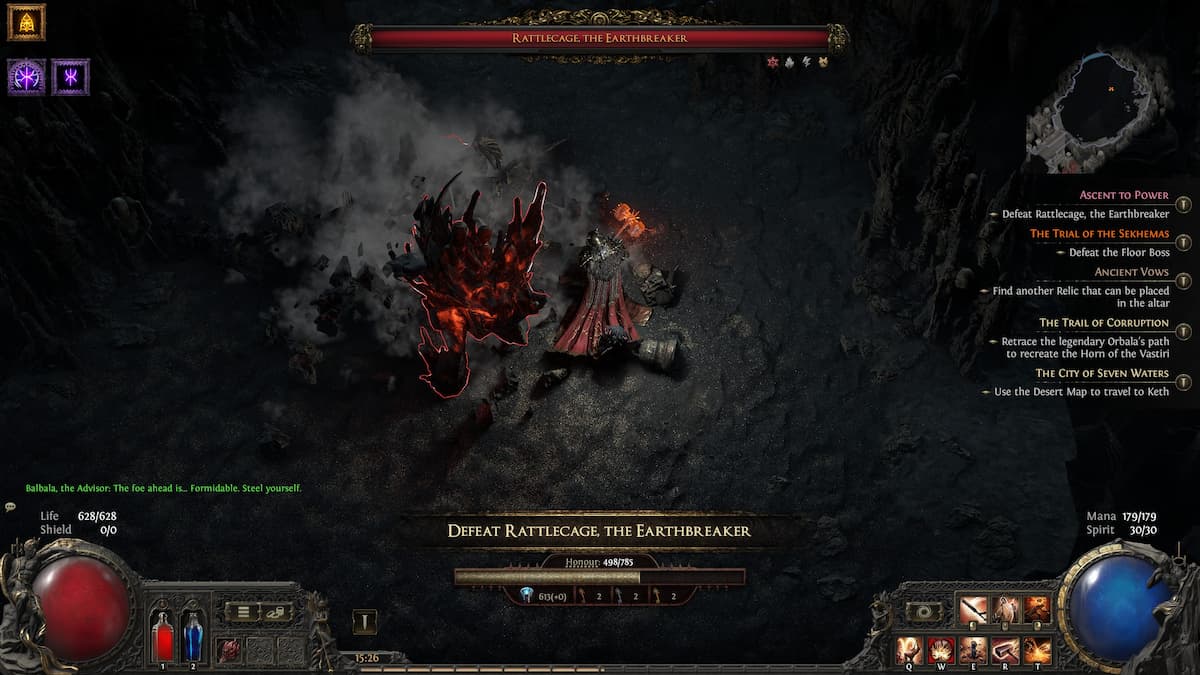Open the minimap
Image resolution: width=1200 pixels, height=675 pixels.
coord(1095,110)
